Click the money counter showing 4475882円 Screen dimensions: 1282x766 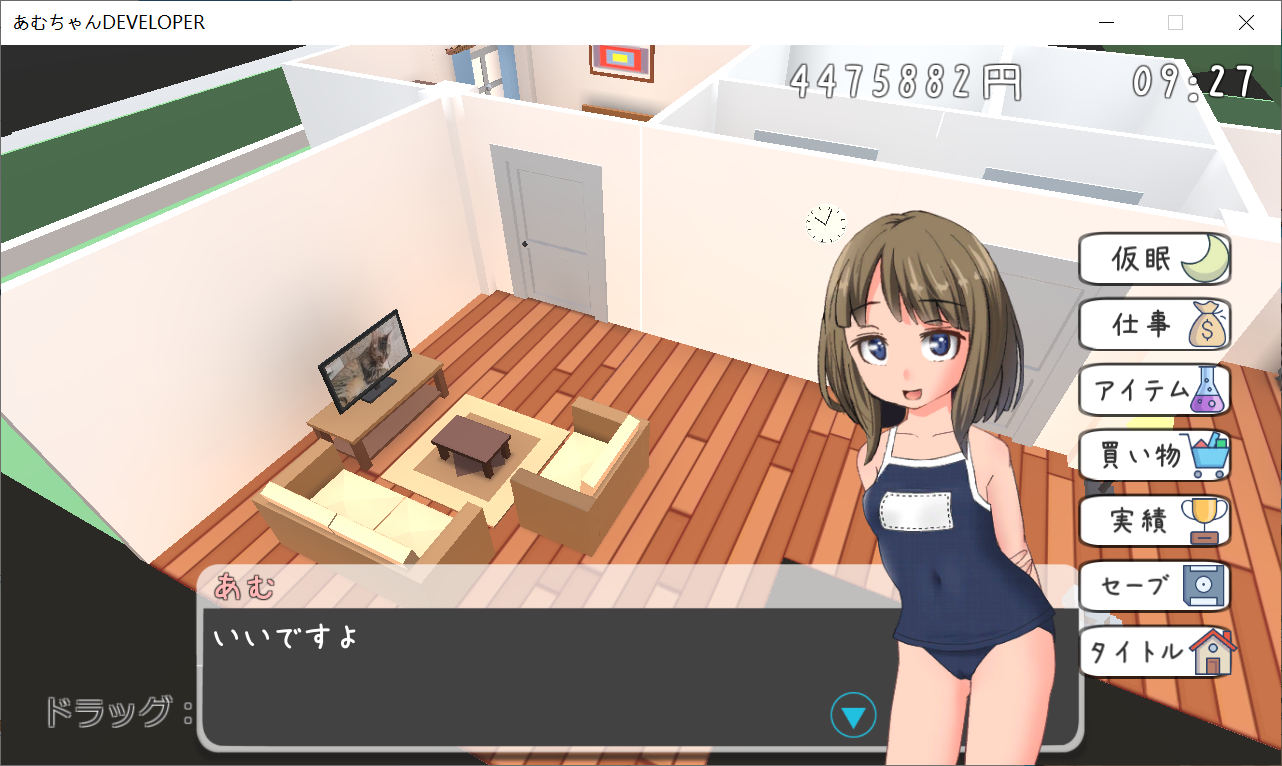coord(904,80)
